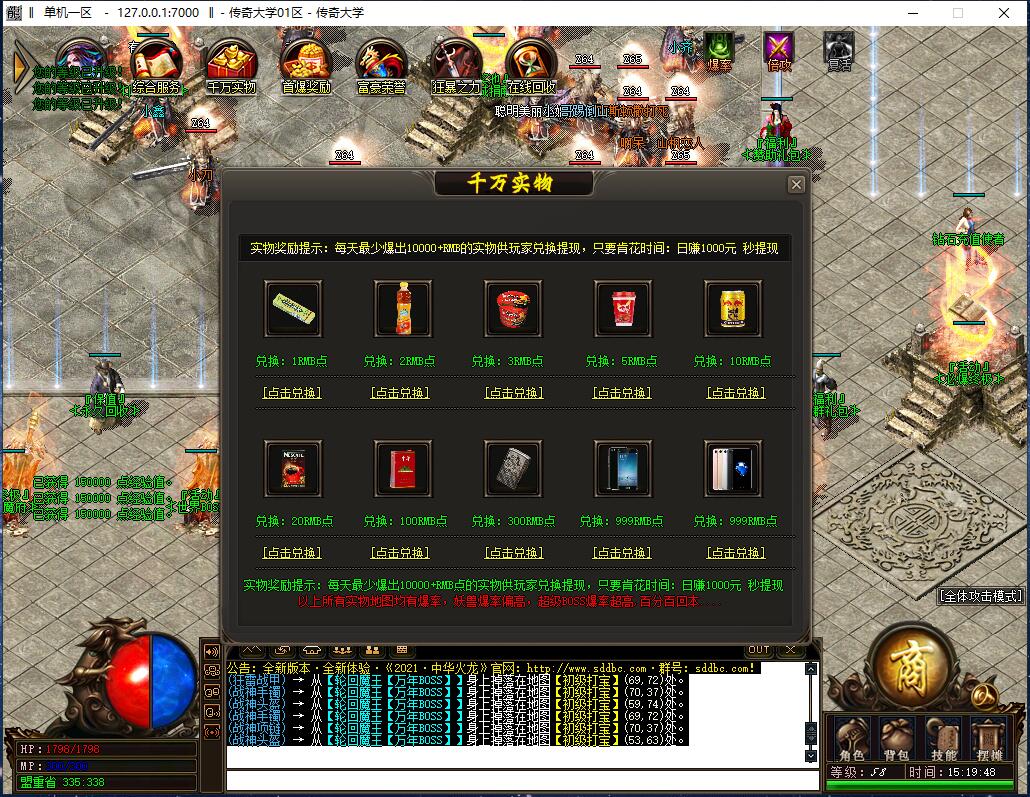The image size is (1030, 797).
Task: Open the 角色 character panel
Action: coord(850,741)
